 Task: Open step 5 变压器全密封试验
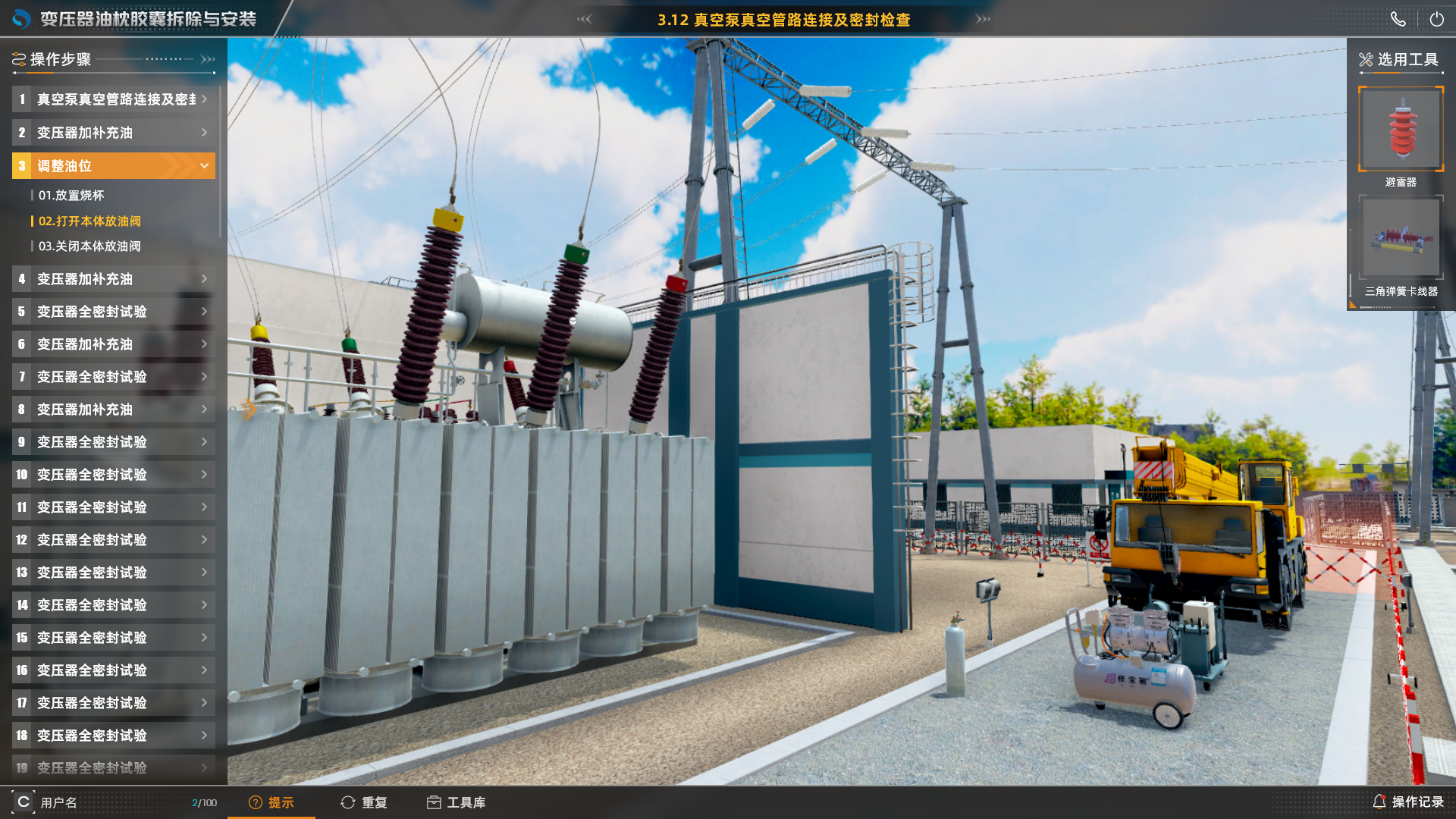114,312
